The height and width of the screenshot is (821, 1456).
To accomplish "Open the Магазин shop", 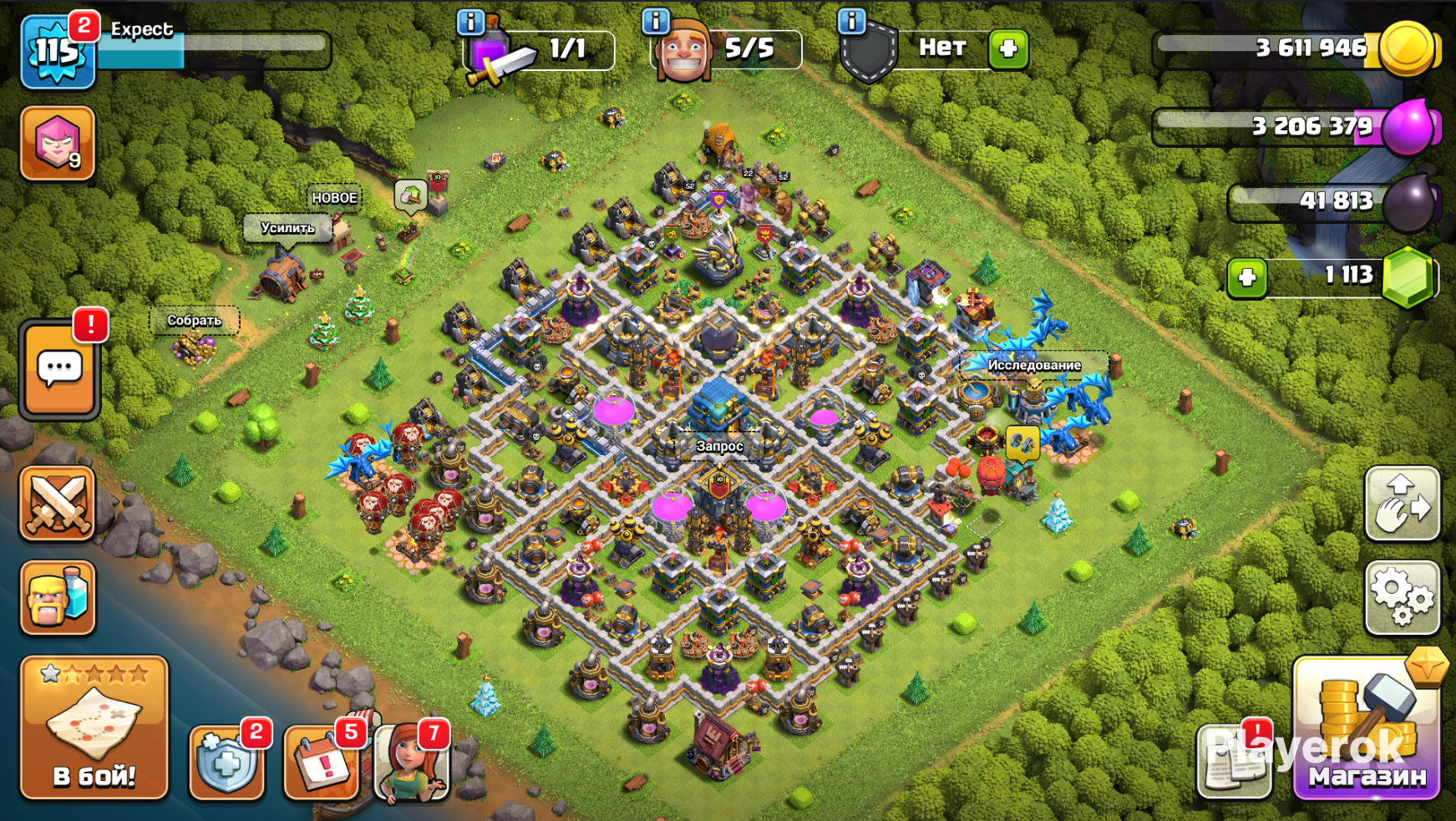I will (1367, 729).
